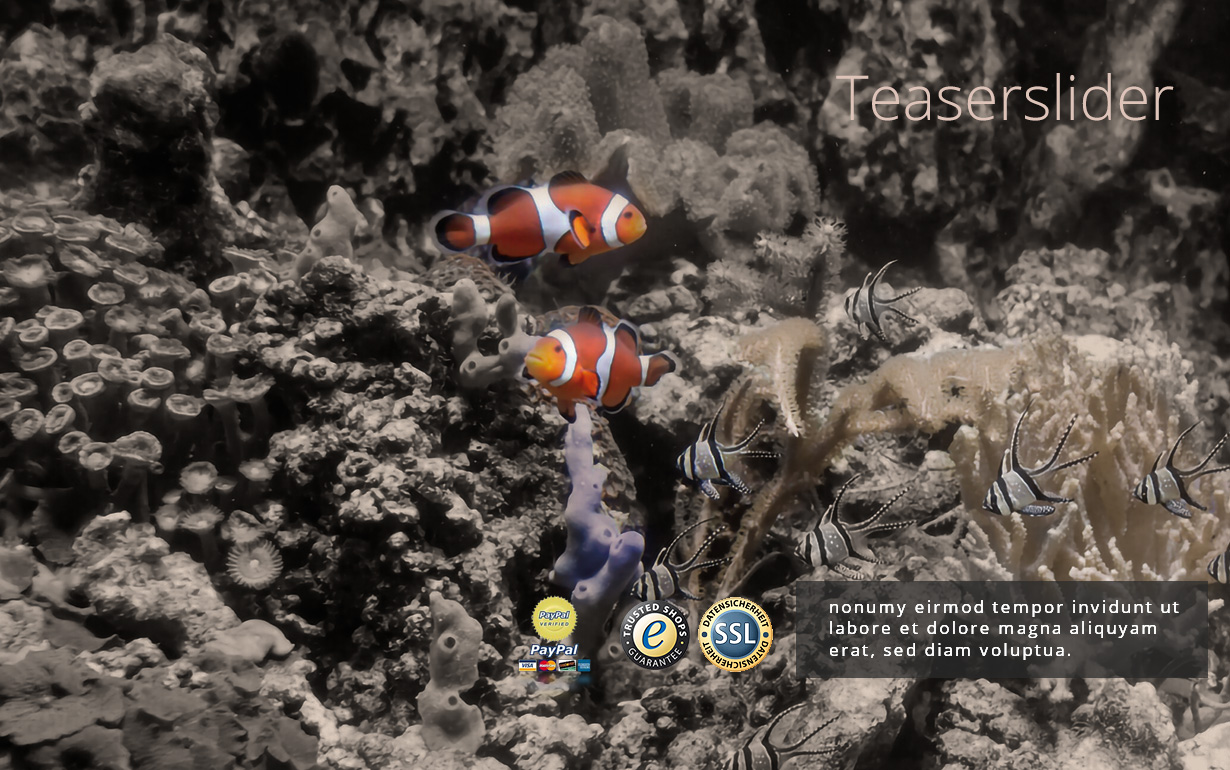
Task: Open the Trusted Shops Guarantee seal
Action: point(654,634)
